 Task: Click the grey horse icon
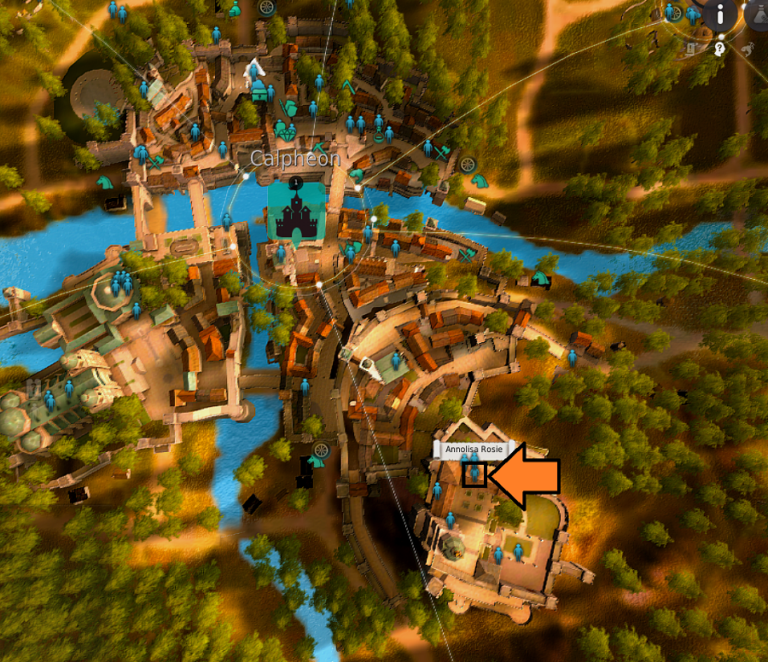(x=747, y=47)
